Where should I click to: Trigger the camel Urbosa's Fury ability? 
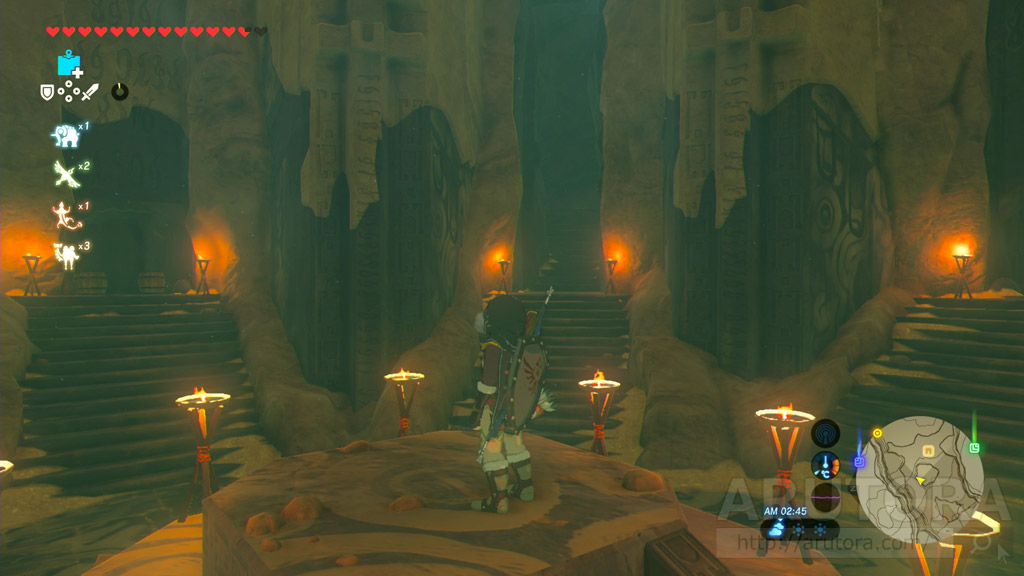point(66,254)
